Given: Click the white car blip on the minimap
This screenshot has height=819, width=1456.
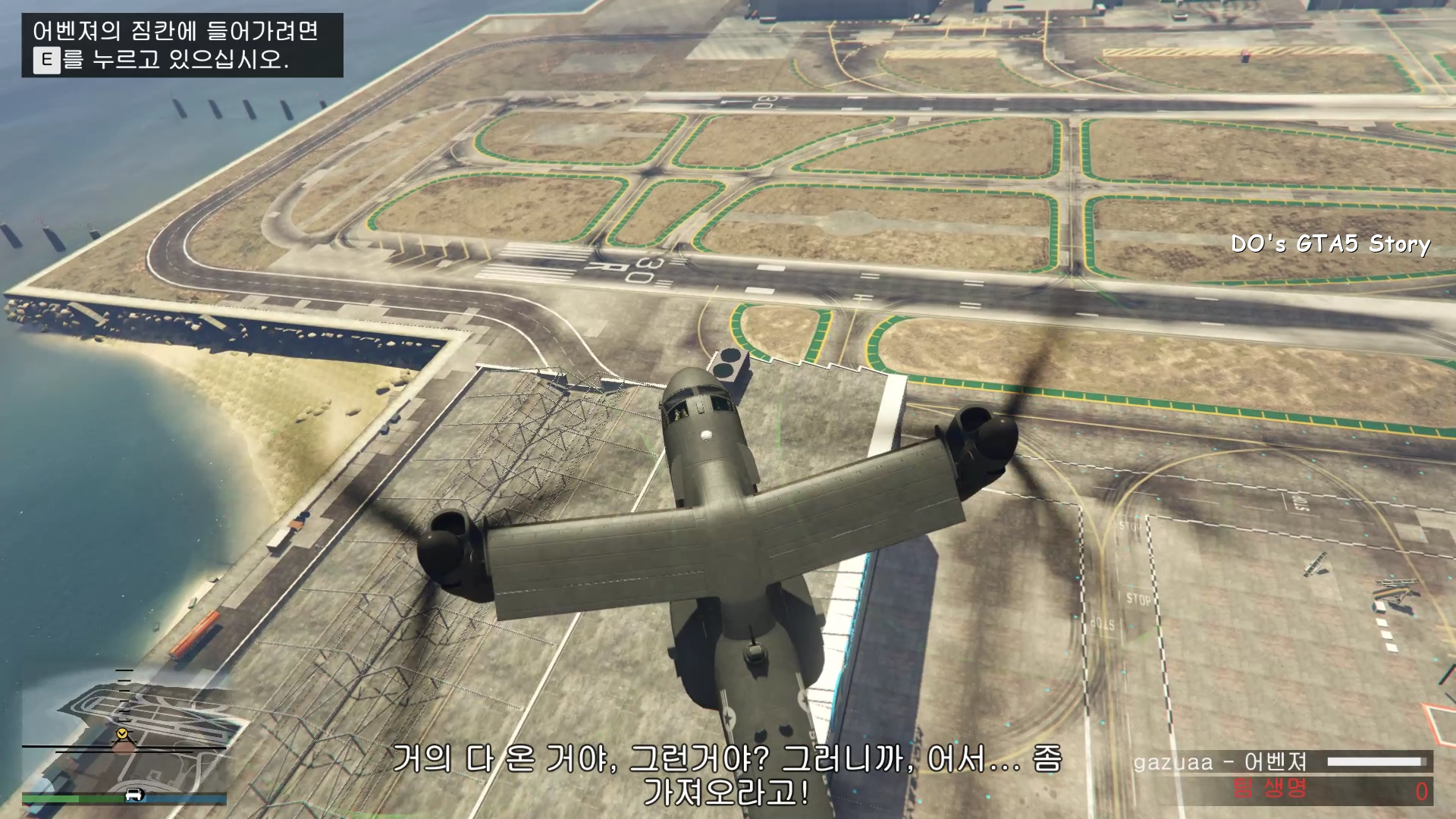Looking at the screenshot, I should [x=135, y=795].
